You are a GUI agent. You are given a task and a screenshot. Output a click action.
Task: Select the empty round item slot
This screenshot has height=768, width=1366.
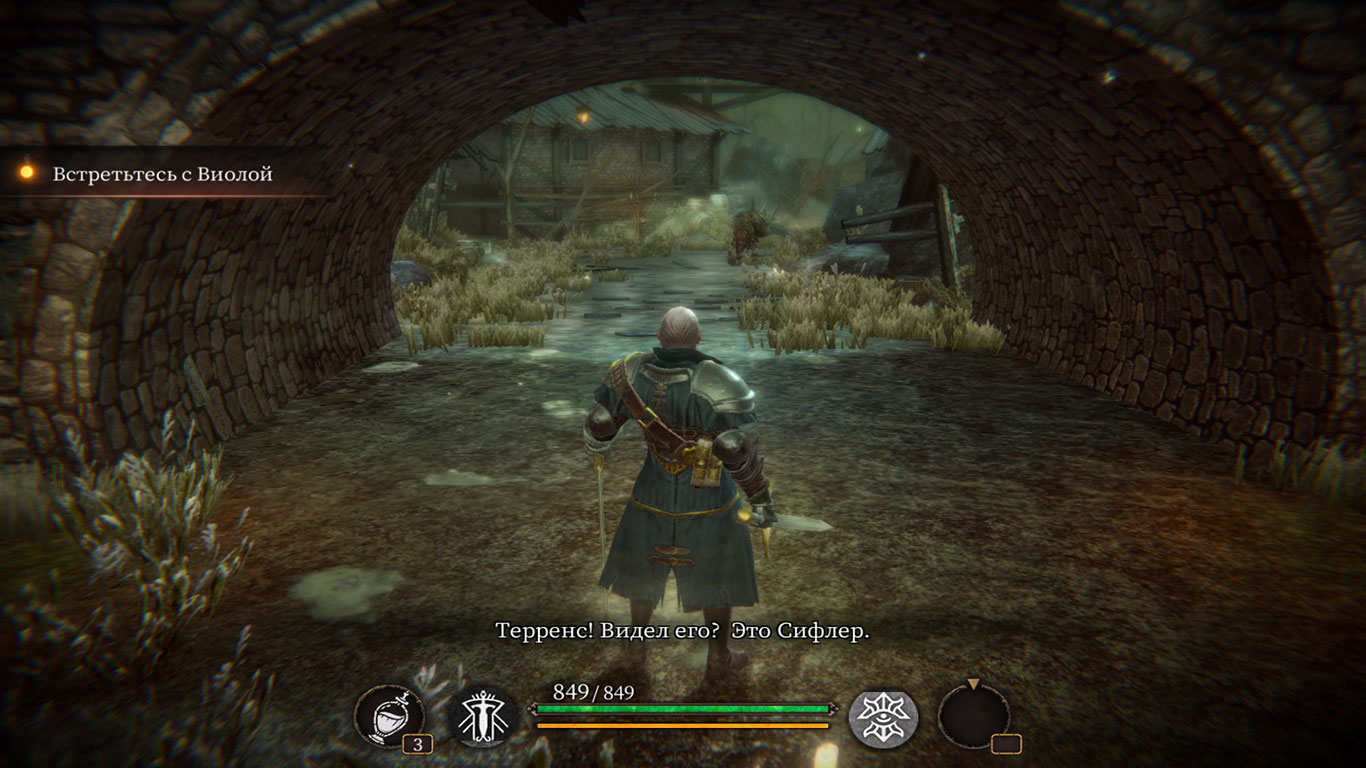pos(973,717)
